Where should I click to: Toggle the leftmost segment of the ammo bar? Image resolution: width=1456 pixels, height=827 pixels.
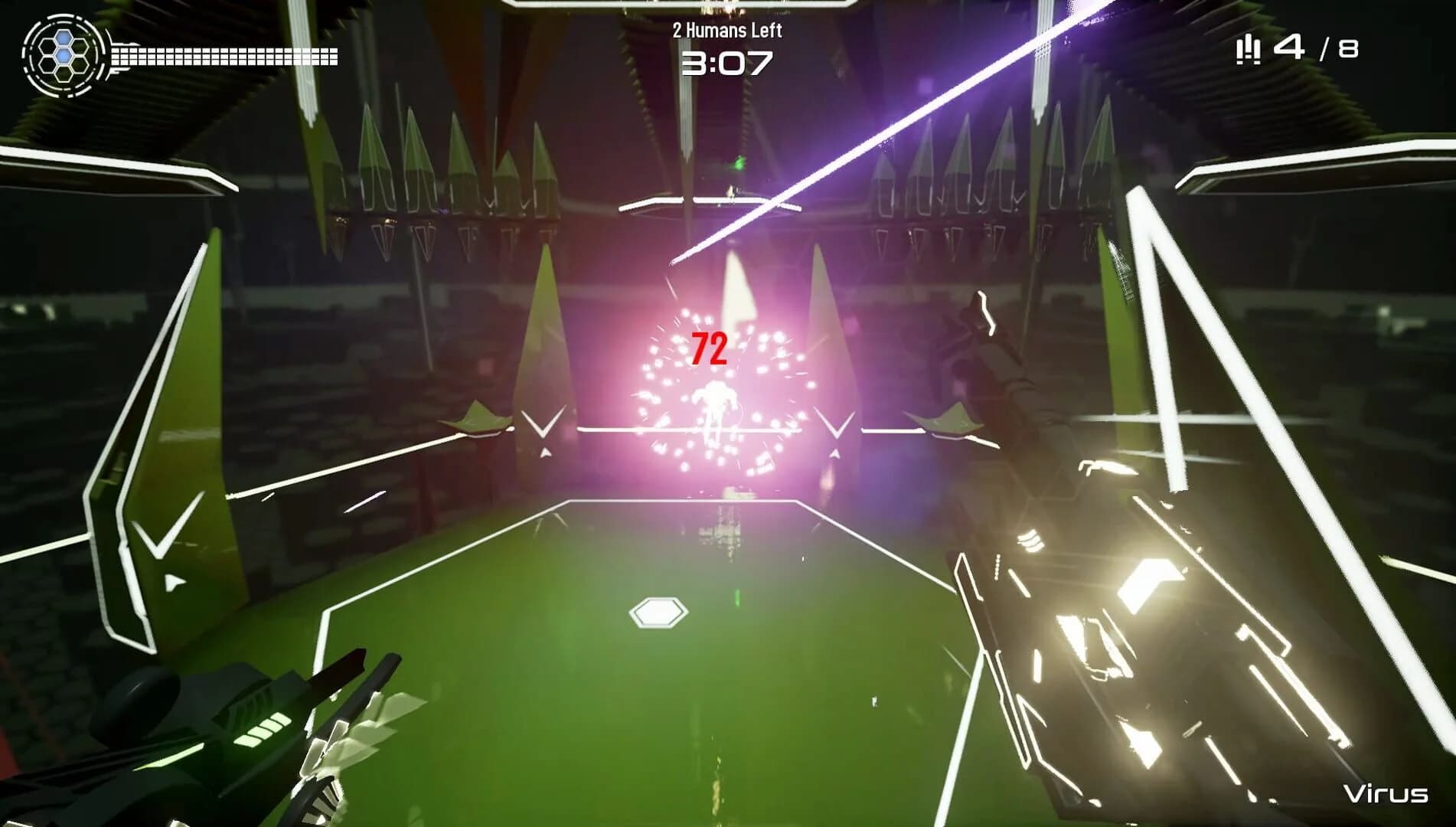pyautogui.click(x=116, y=56)
